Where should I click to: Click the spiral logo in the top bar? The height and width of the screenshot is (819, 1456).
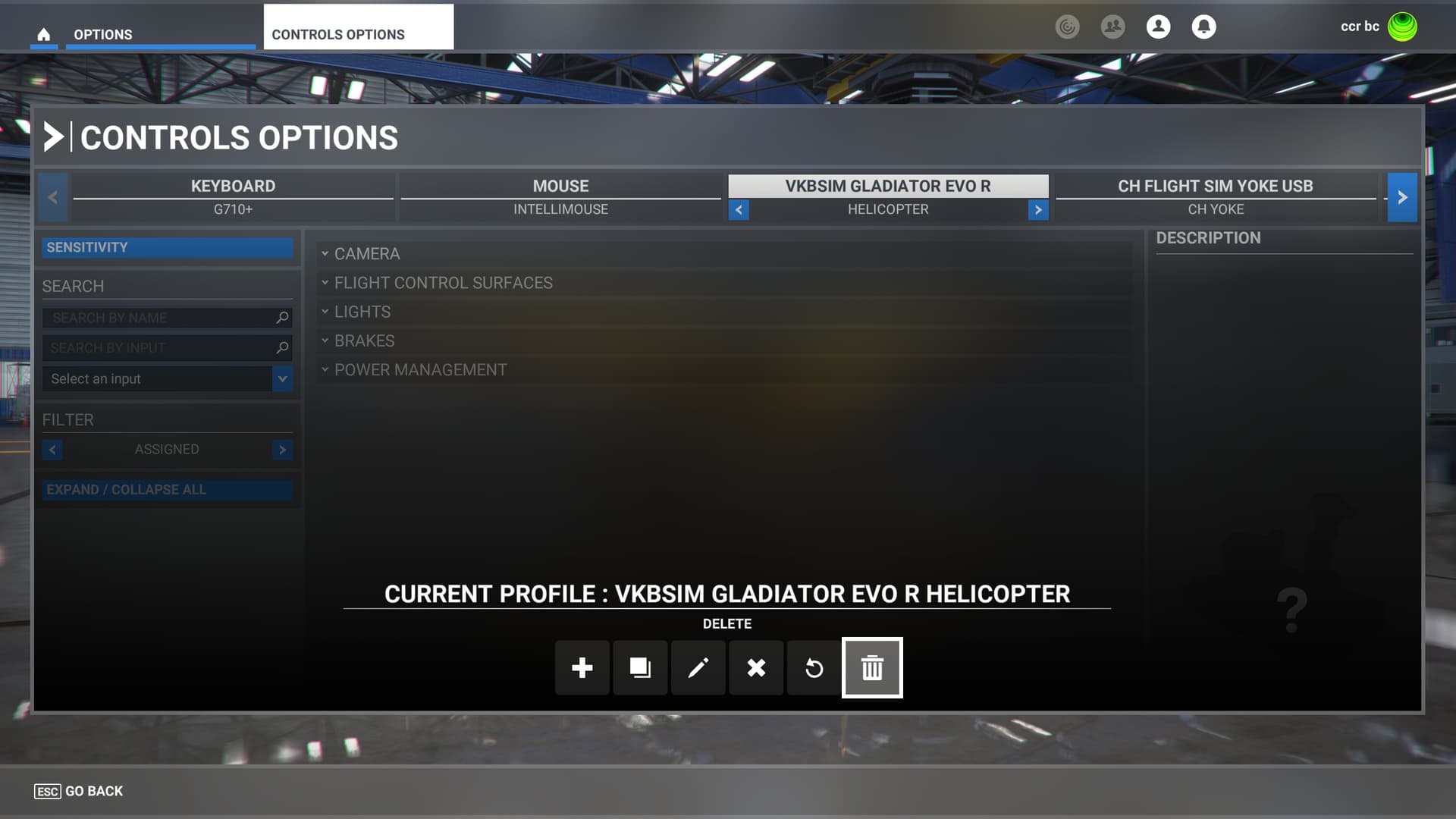click(x=1068, y=27)
